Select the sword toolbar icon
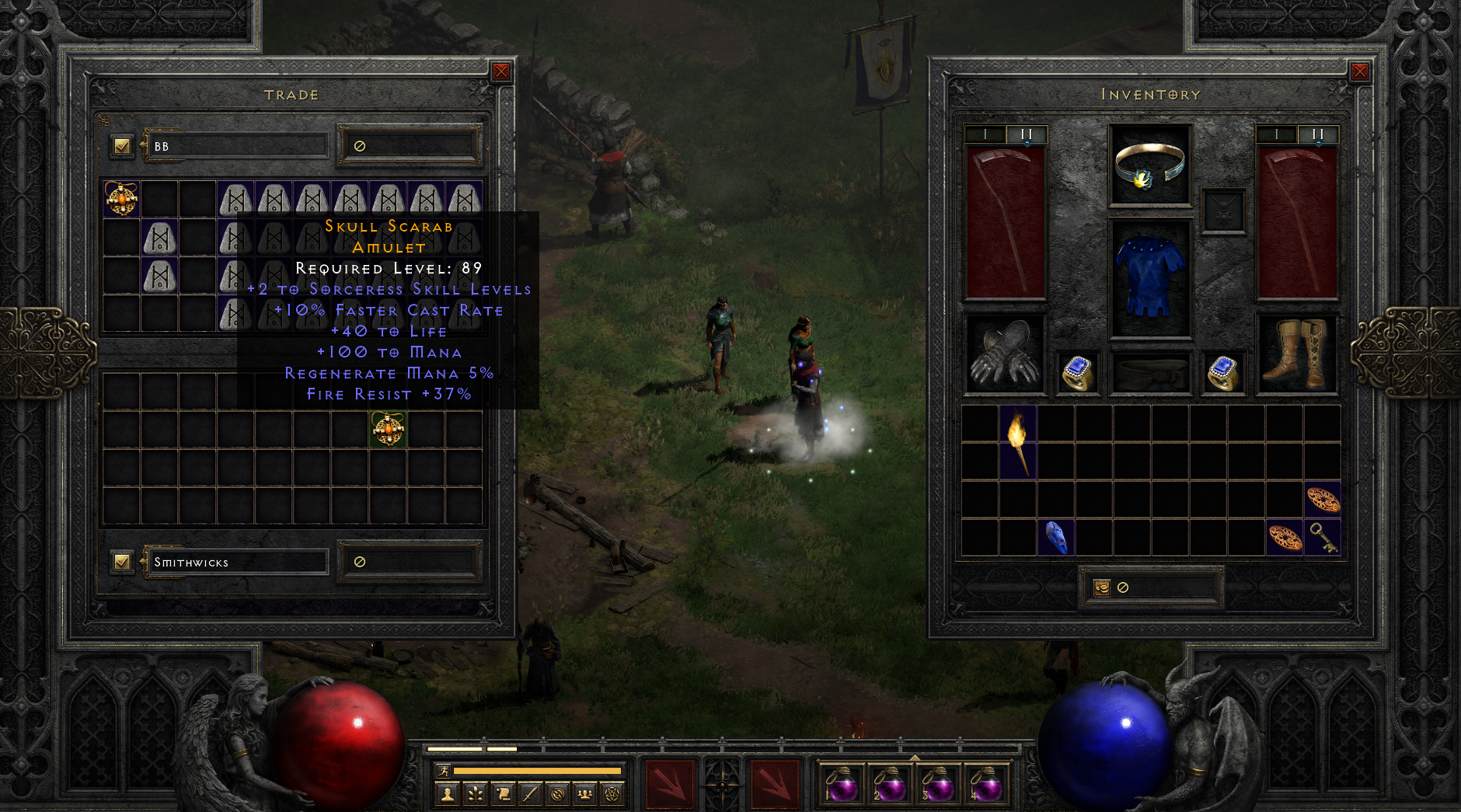Image resolution: width=1461 pixels, height=812 pixels. (530, 794)
